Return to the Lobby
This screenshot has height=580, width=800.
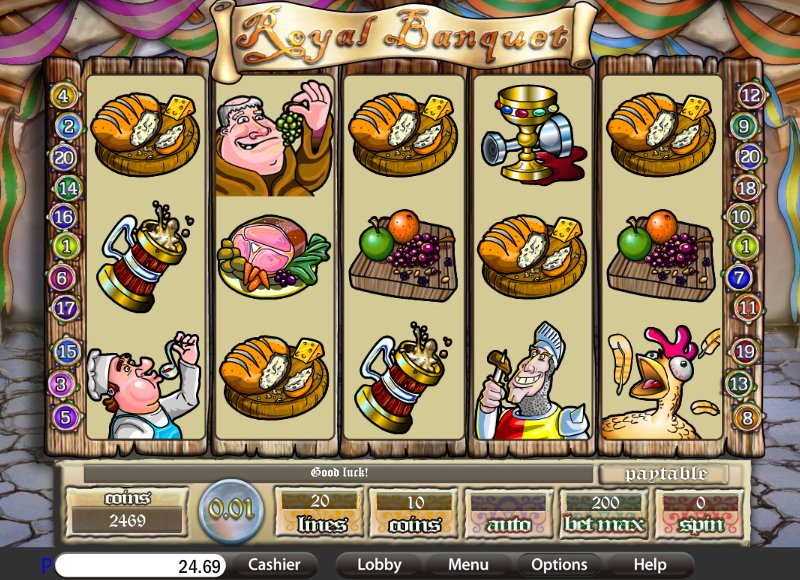tap(379, 565)
